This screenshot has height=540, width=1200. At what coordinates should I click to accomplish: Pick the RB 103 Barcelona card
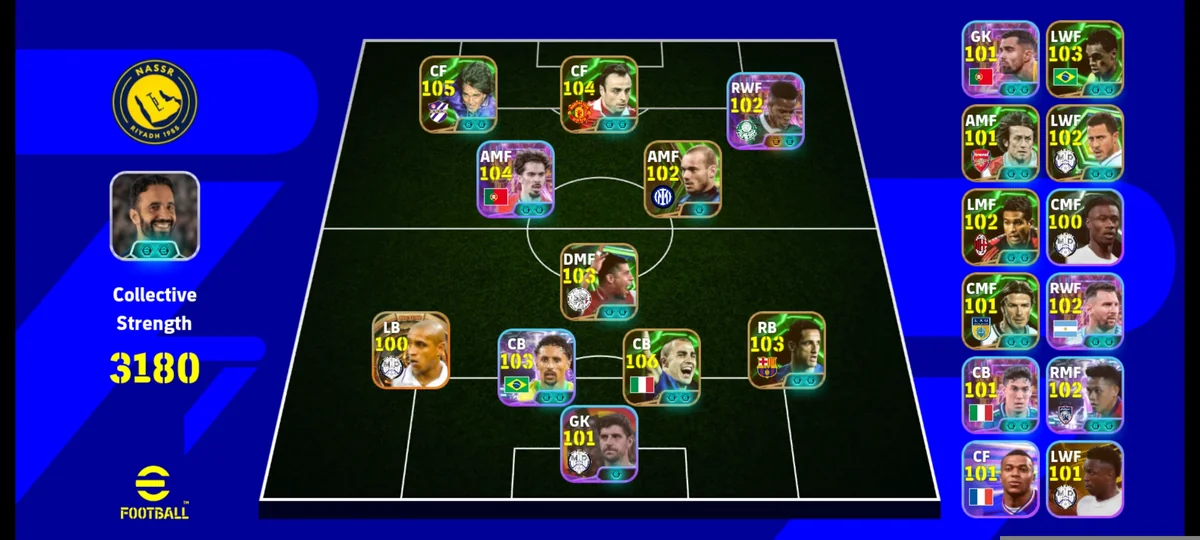tap(787, 350)
